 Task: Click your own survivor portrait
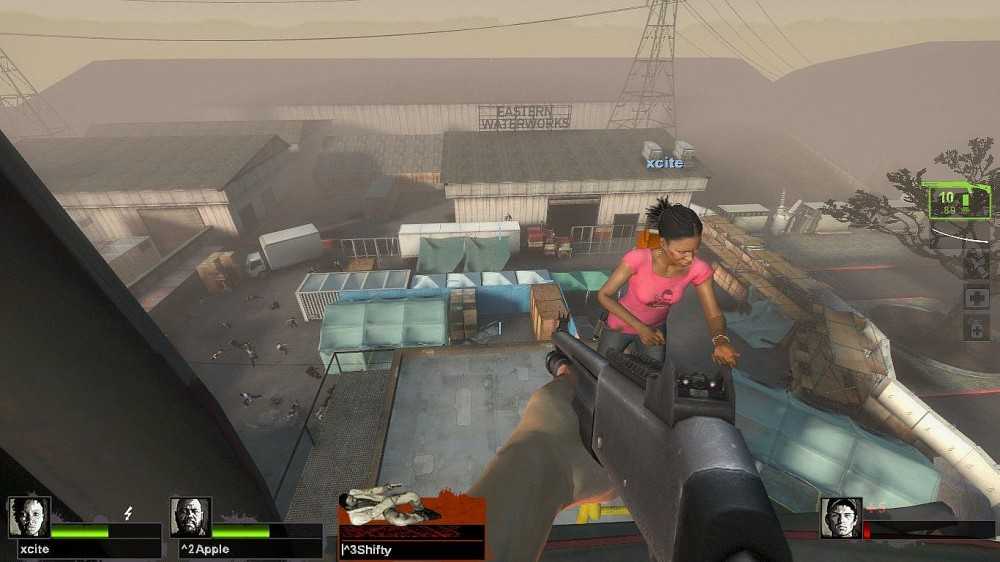point(841,517)
